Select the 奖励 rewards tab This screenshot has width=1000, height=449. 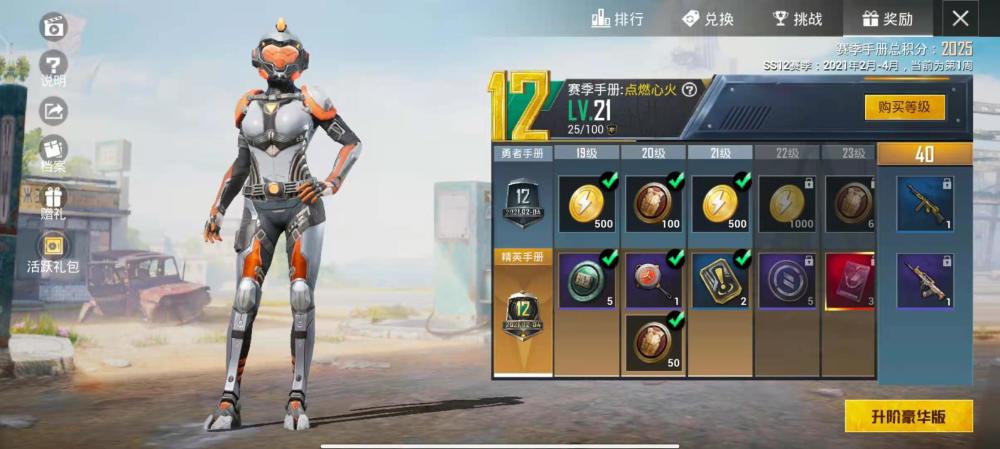click(x=887, y=18)
